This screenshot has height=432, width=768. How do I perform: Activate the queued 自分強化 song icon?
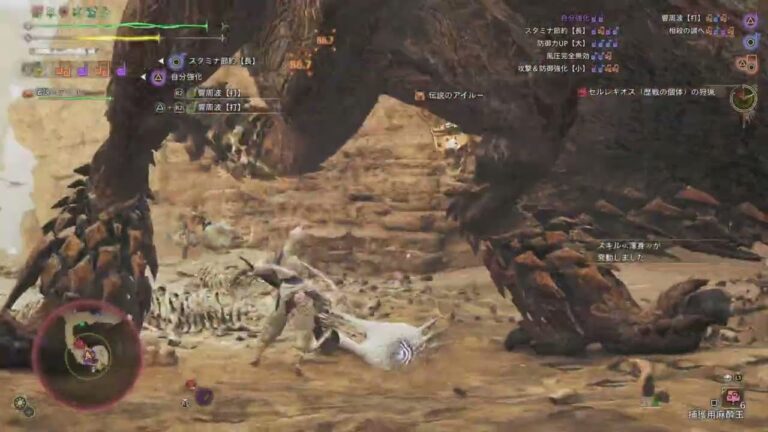[x=158, y=76]
